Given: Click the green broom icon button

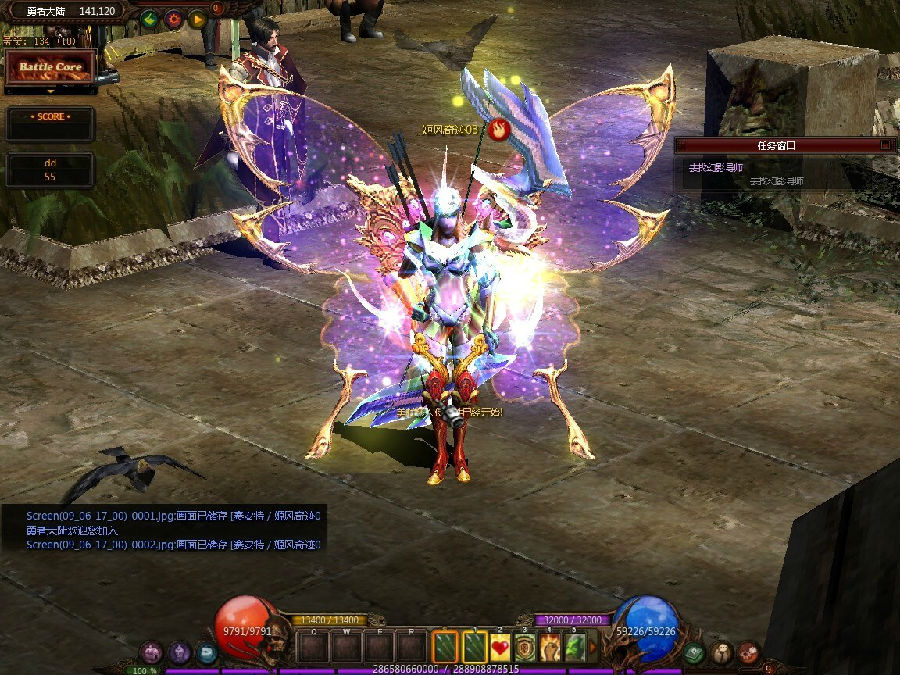Looking at the screenshot, I should [x=150, y=18].
